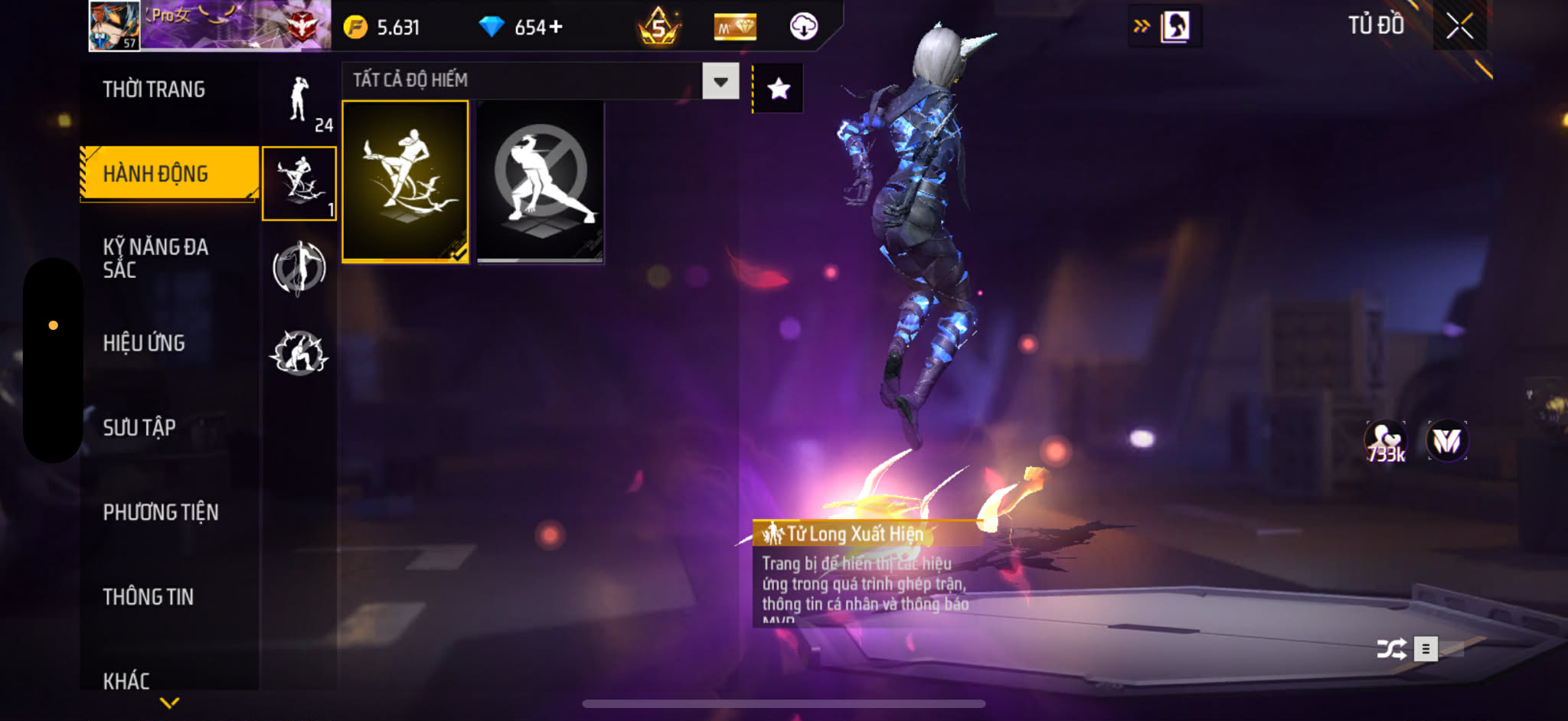
Task: Toggle the star favorites filter
Action: click(x=779, y=89)
